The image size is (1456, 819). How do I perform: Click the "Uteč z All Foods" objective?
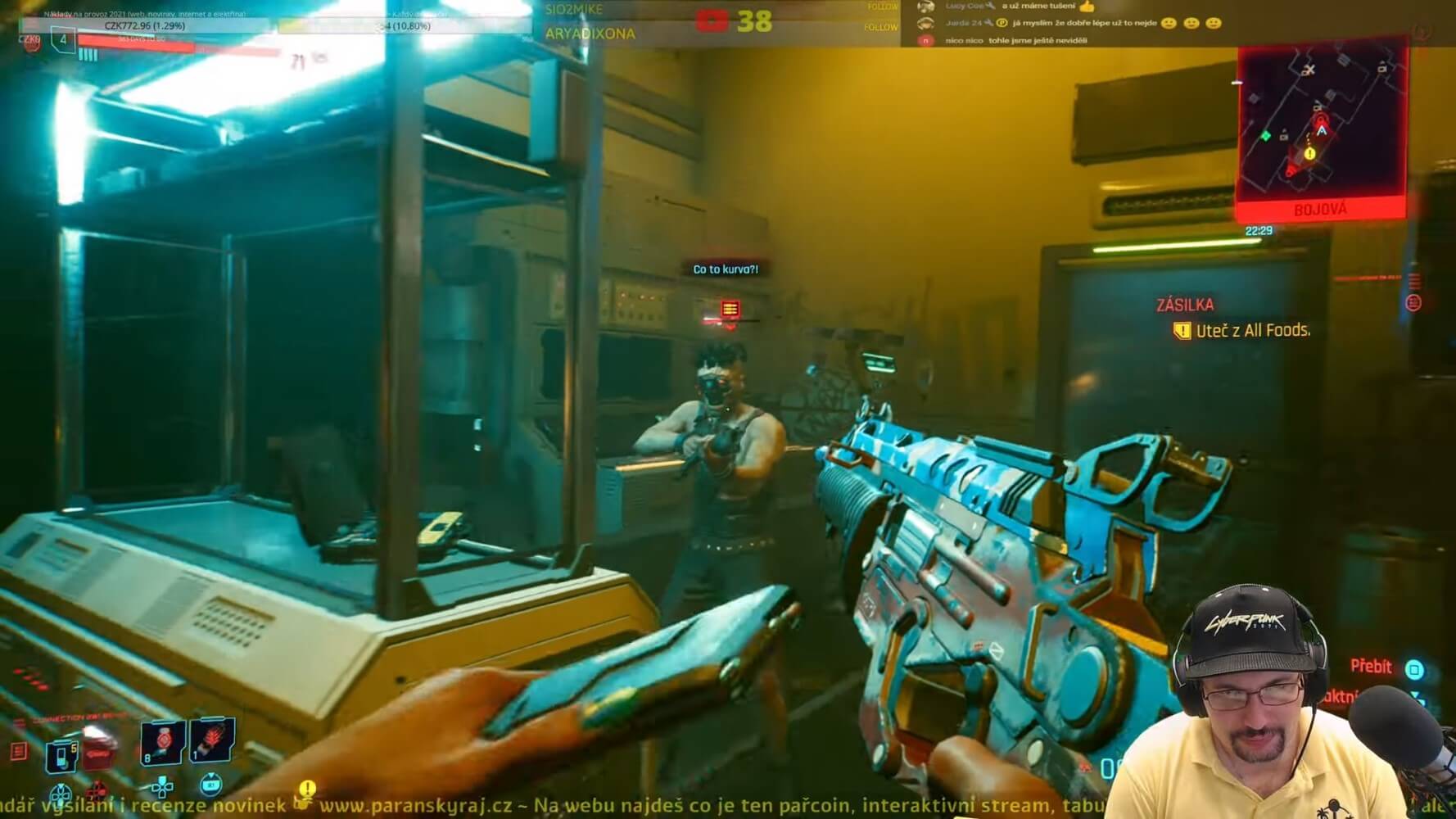[1252, 331]
